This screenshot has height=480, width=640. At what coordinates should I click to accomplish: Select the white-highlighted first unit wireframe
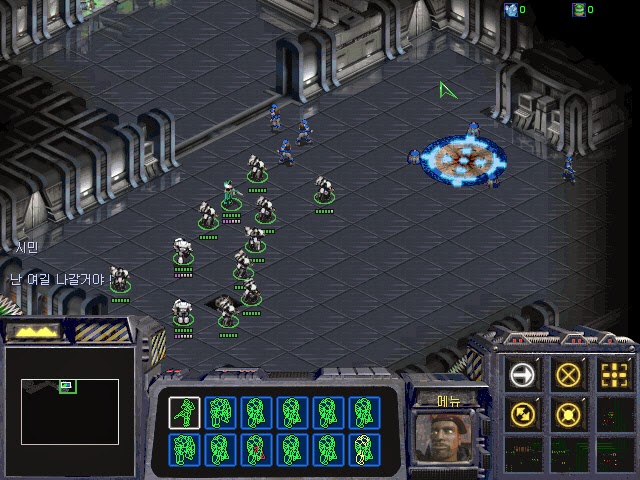pos(184,412)
